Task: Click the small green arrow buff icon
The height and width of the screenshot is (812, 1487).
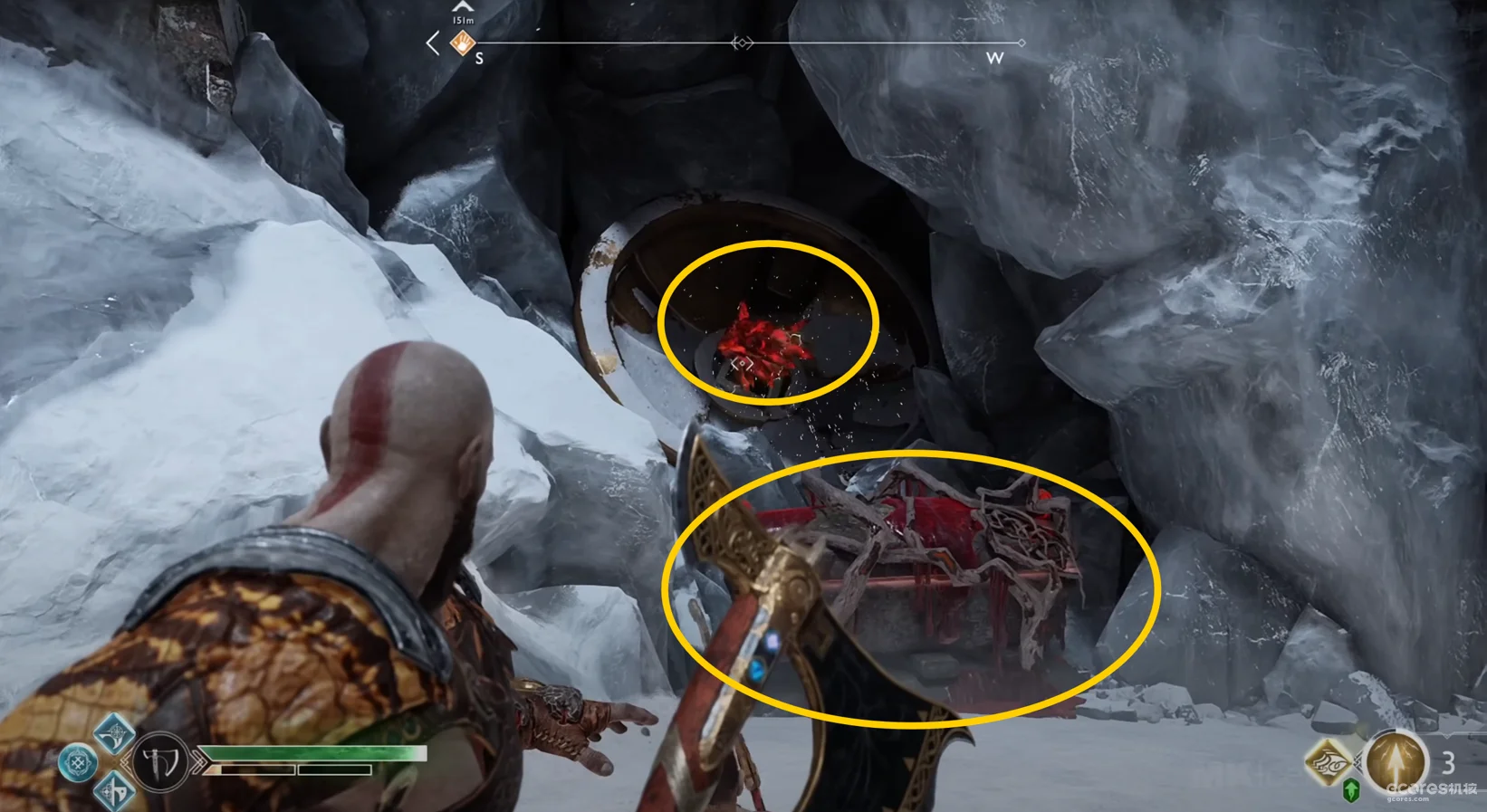Action: [x=1351, y=790]
